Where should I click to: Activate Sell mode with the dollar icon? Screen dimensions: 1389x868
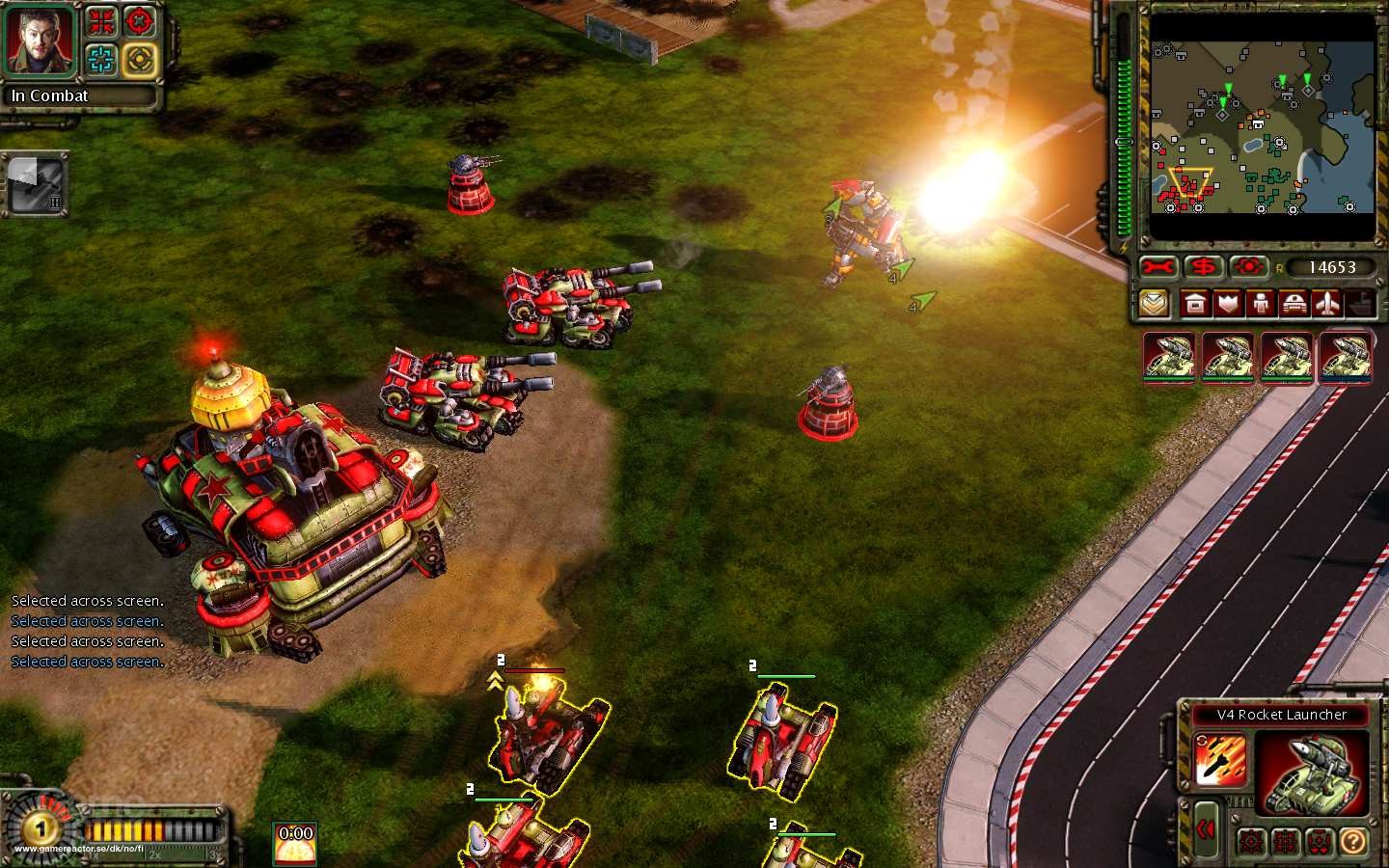tap(1204, 266)
